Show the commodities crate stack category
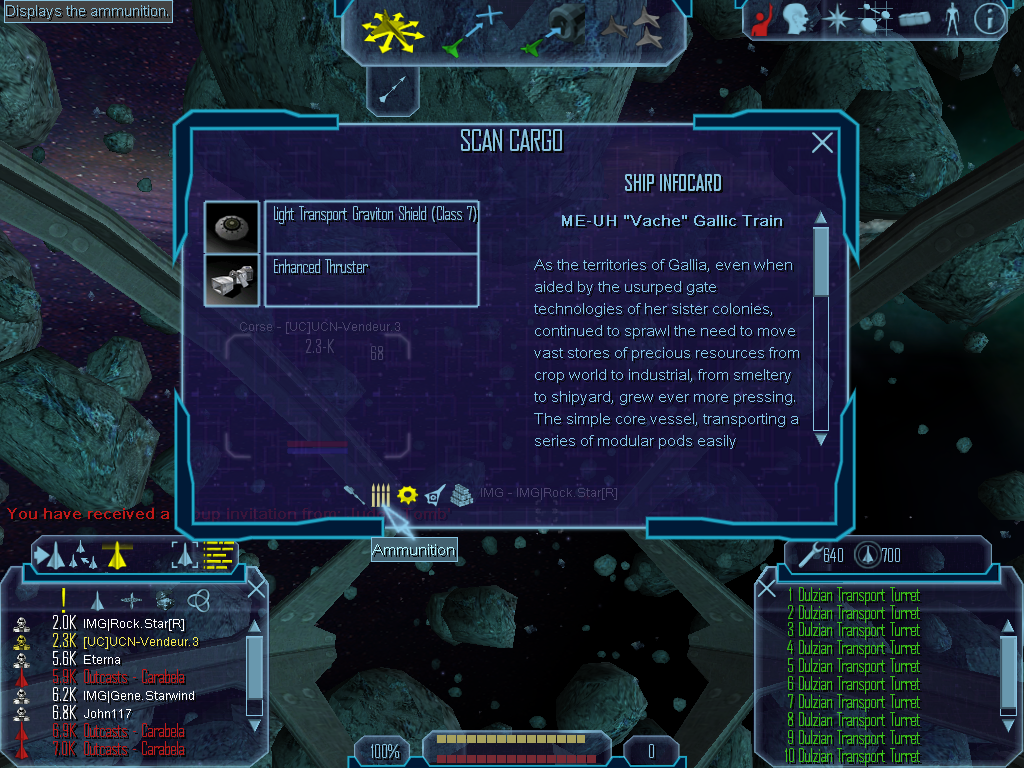Image resolution: width=1024 pixels, height=768 pixels. click(461, 495)
